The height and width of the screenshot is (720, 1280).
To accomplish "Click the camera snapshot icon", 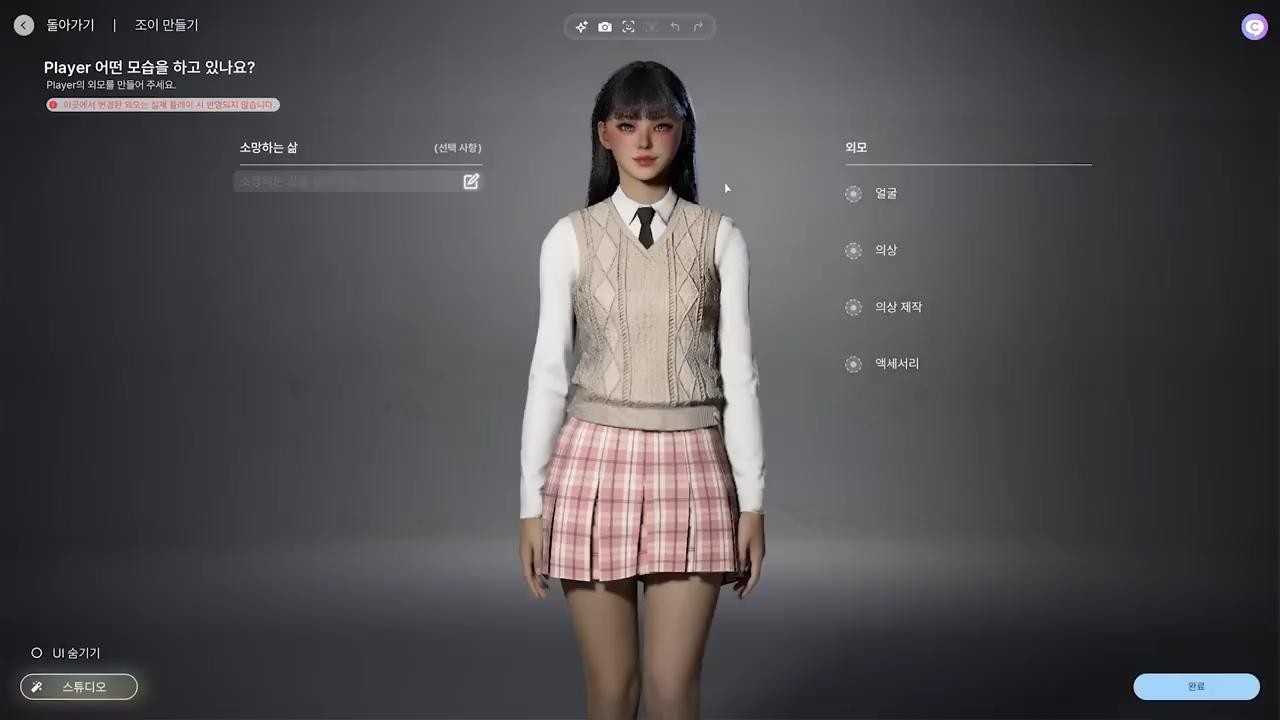I will [x=605, y=27].
